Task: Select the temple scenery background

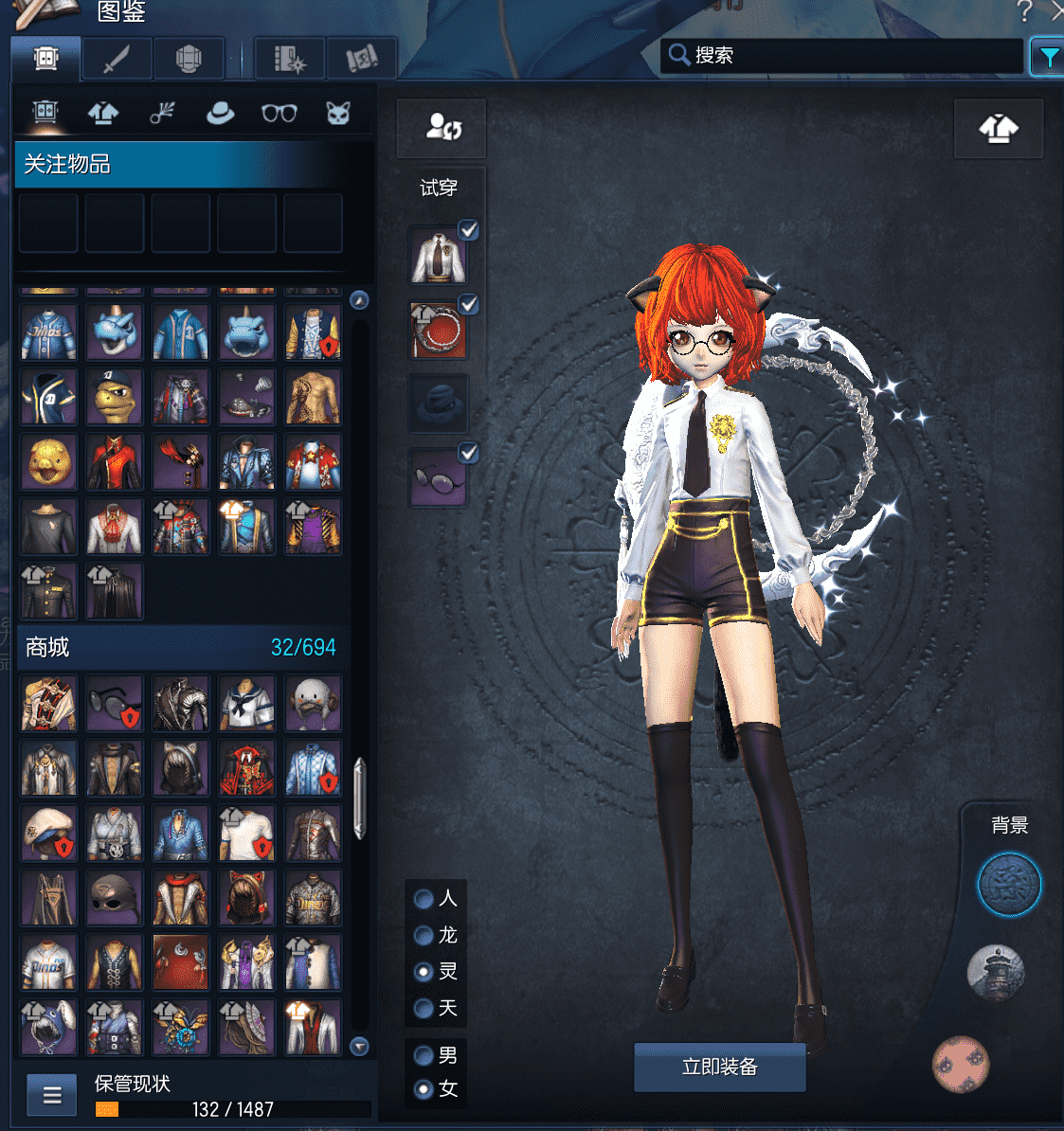Action: [995, 972]
